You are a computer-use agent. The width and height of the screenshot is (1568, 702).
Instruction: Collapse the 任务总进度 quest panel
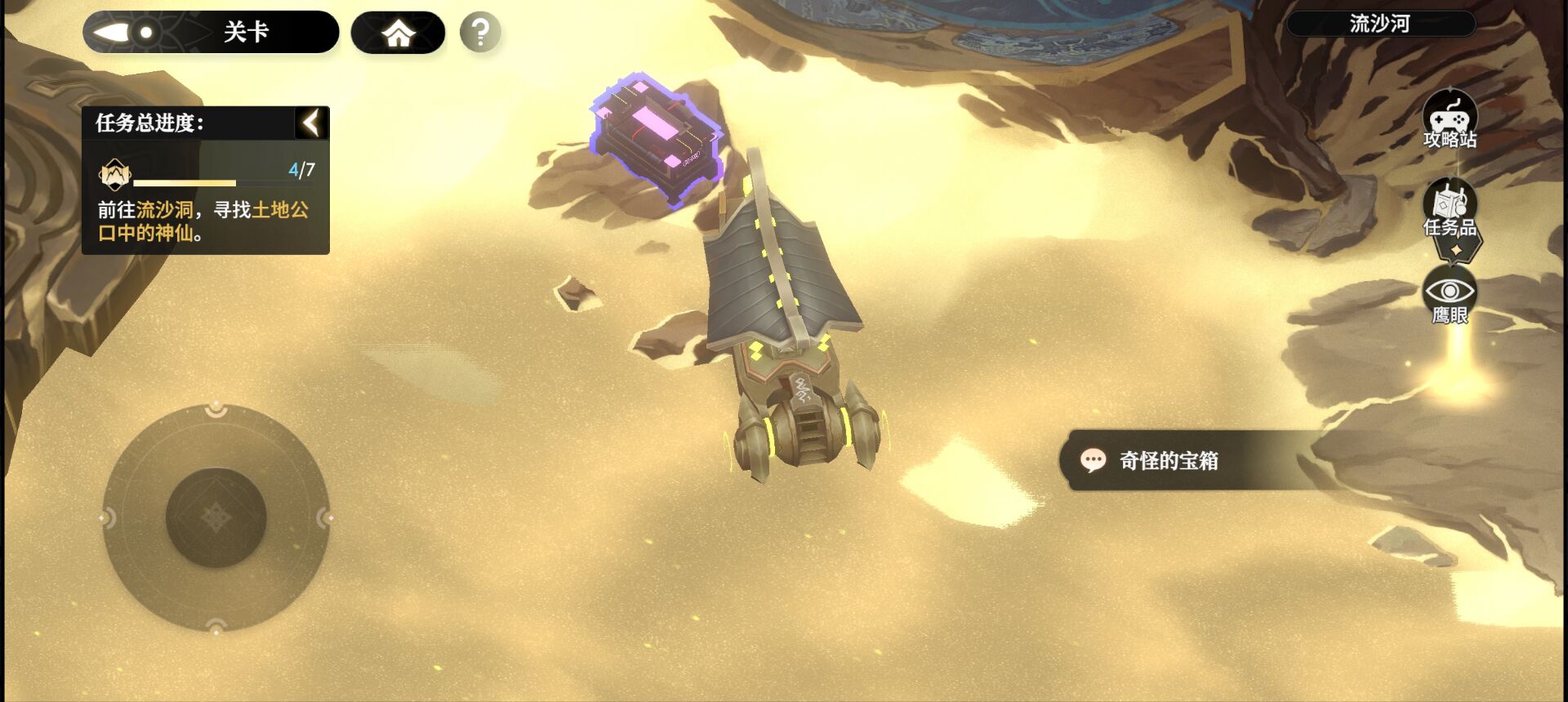pyautogui.click(x=311, y=123)
